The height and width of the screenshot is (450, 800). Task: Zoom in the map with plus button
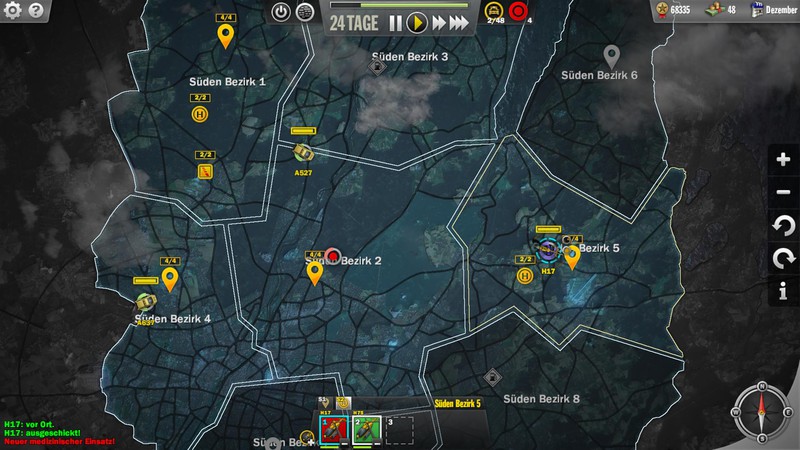tap(783, 160)
